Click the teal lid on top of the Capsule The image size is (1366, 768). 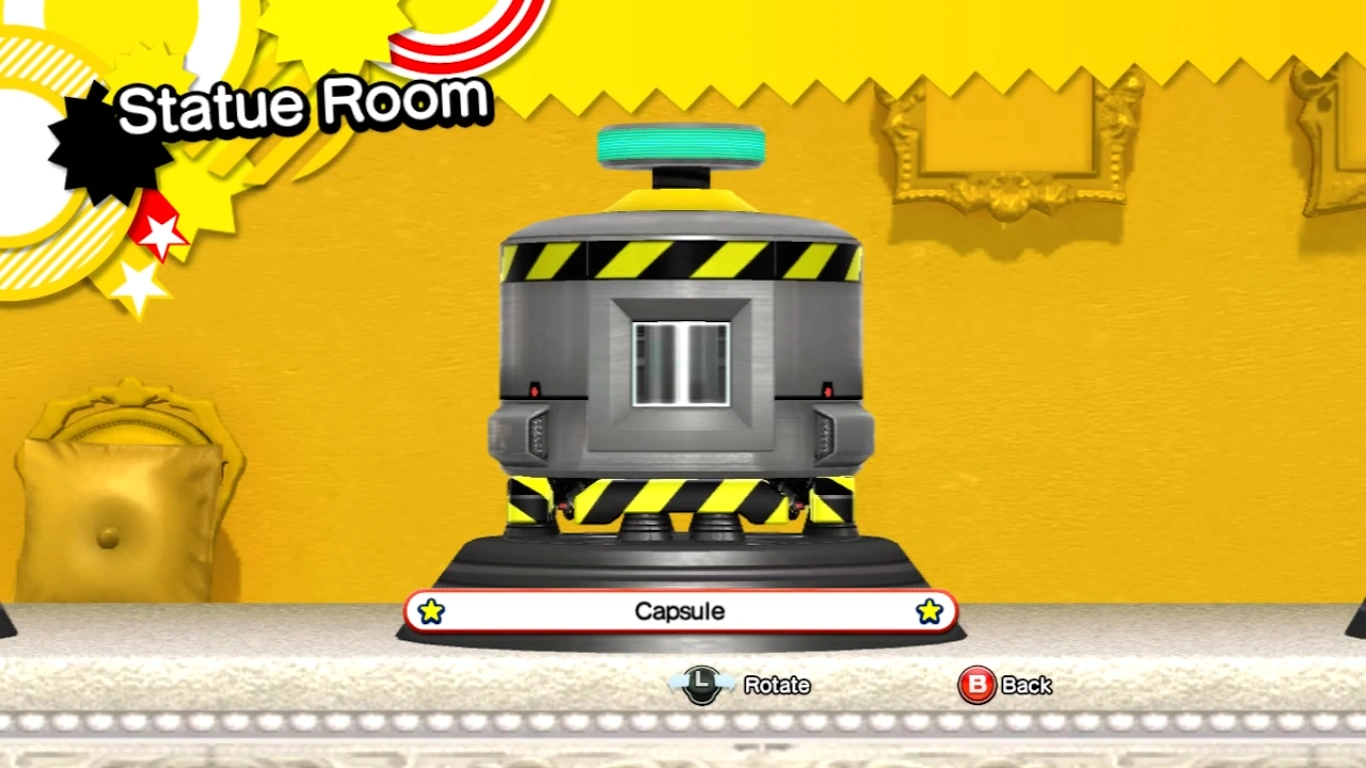pyautogui.click(x=680, y=145)
